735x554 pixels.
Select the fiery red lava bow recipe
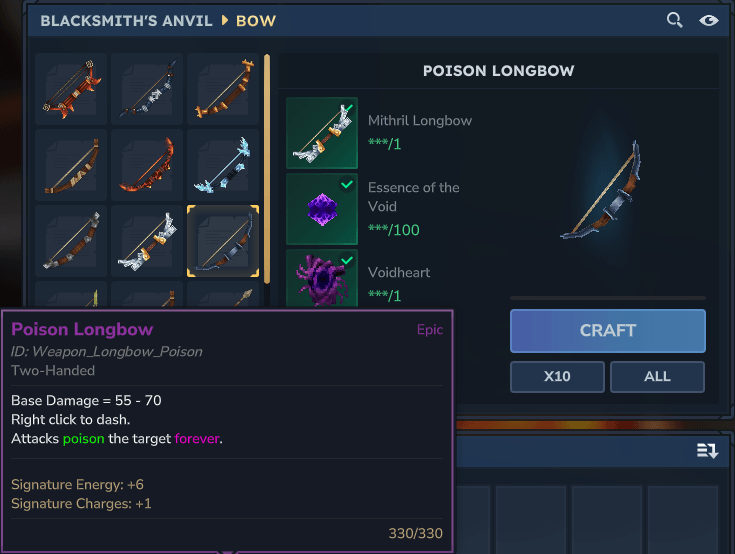coord(147,165)
